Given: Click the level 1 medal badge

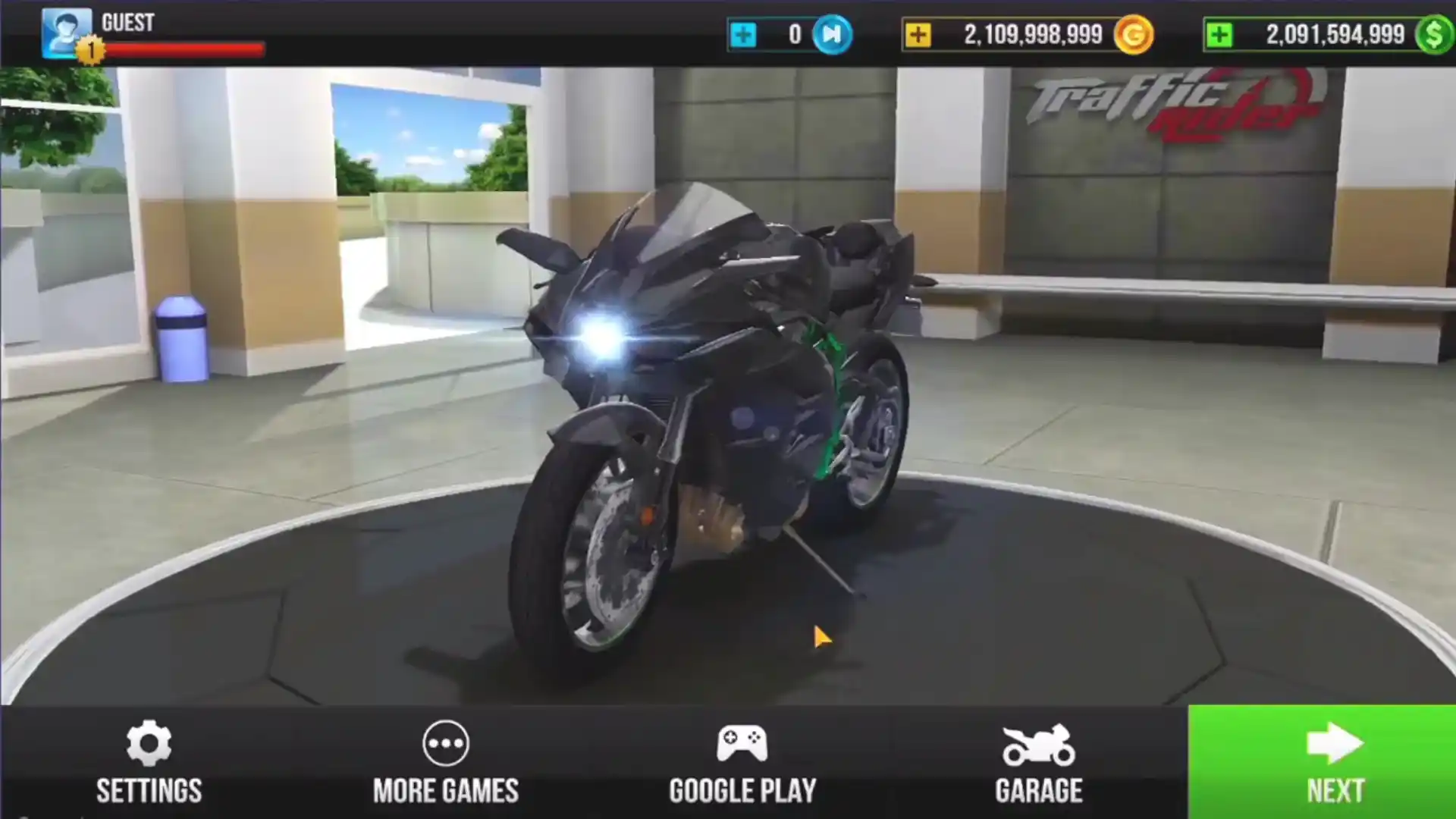Looking at the screenshot, I should (x=91, y=47).
